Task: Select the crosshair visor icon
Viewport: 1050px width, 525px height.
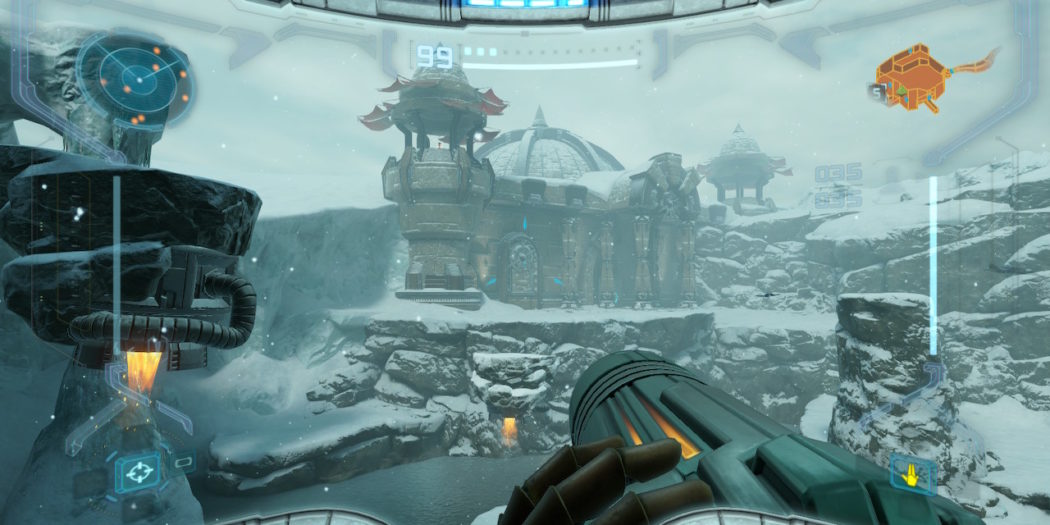Action: pyautogui.click(x=139, y=468)
